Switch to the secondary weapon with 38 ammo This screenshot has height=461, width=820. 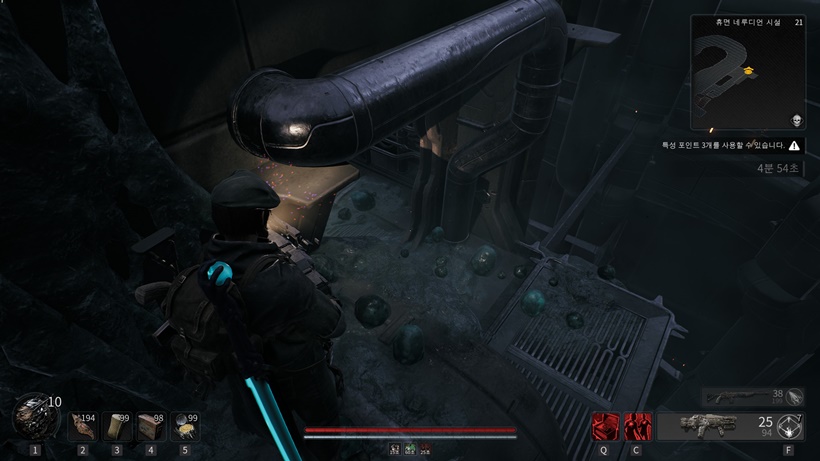tap(745, 396)
